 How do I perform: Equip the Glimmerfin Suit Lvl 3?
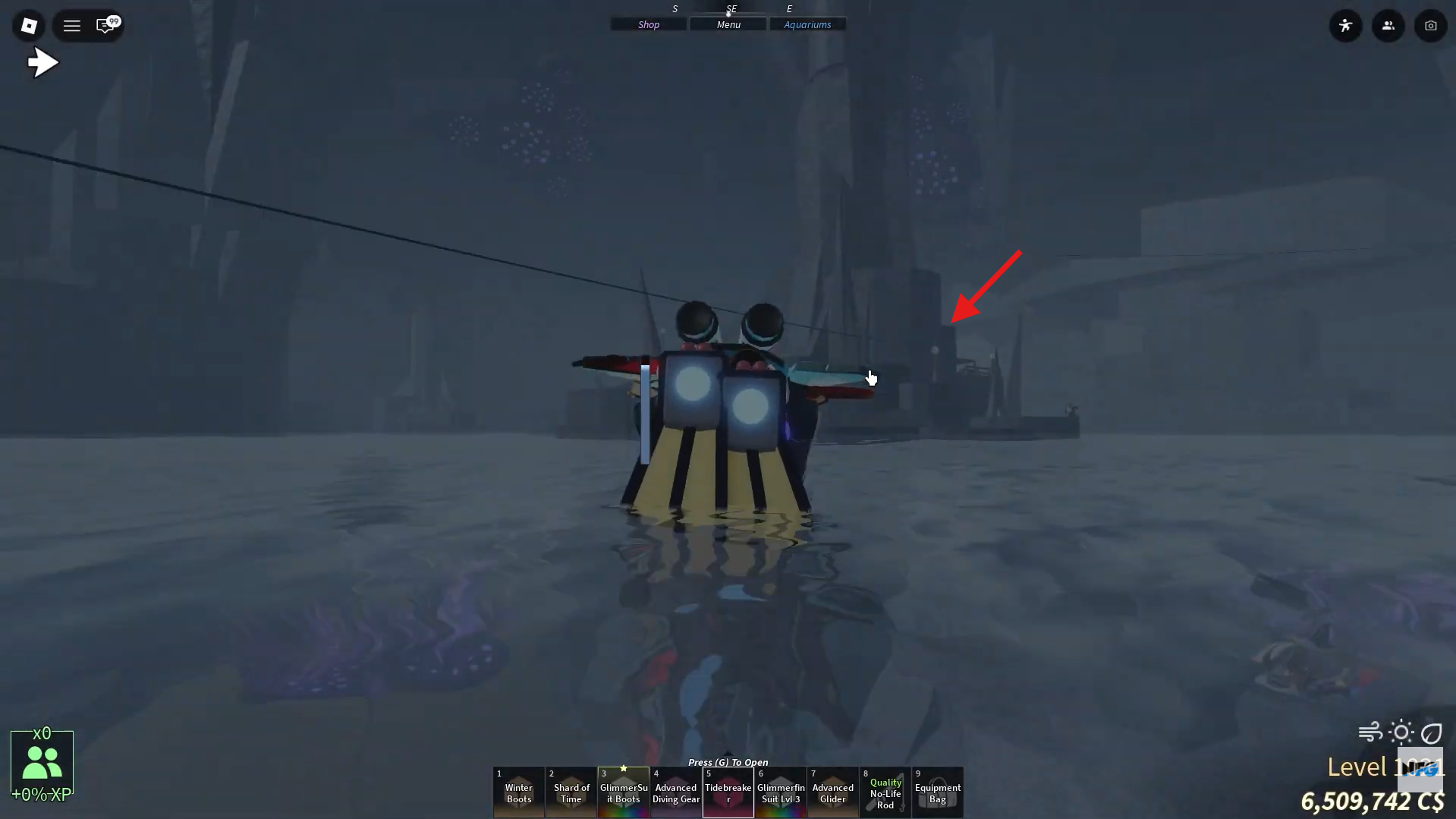(x=780, y=792)
